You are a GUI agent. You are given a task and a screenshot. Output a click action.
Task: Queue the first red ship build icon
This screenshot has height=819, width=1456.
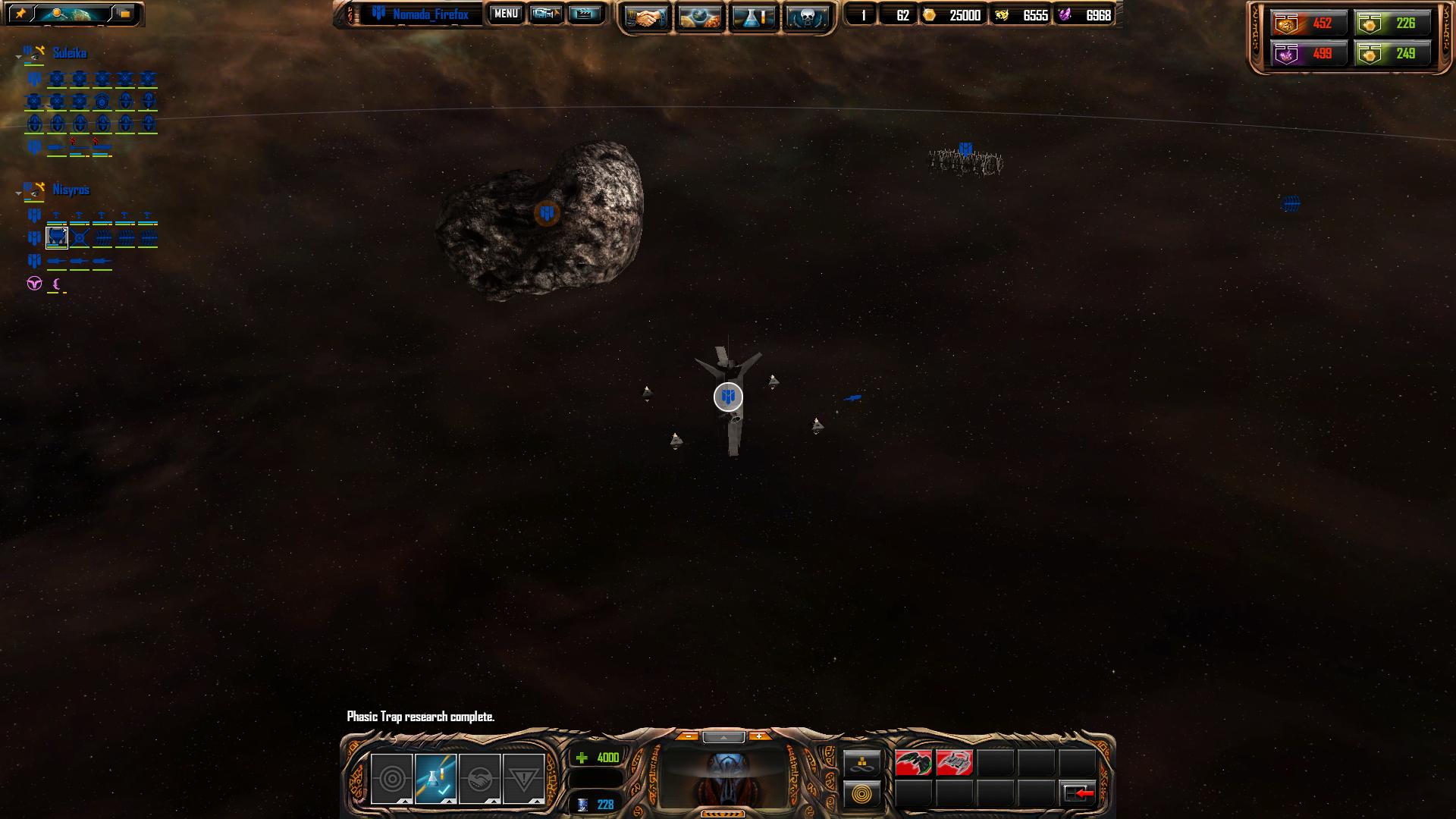pos(913,763)
